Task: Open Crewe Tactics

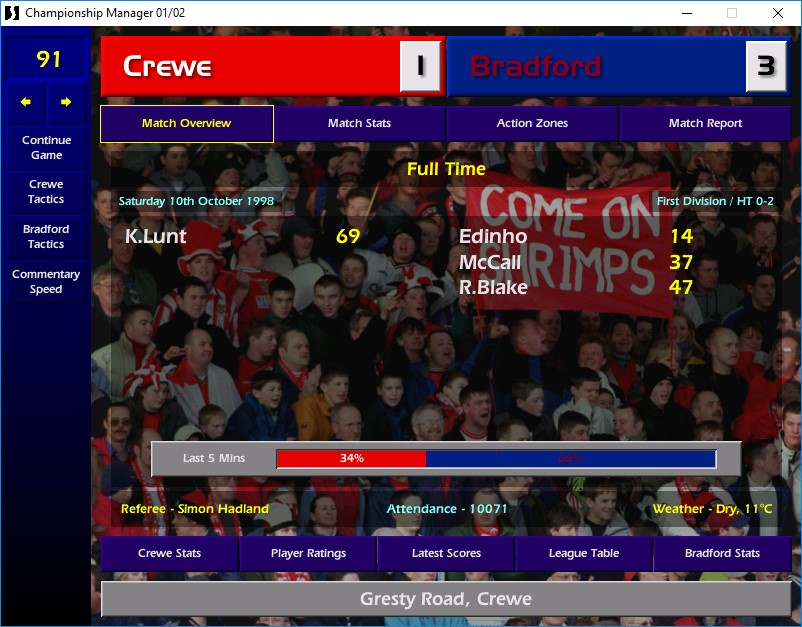Action: [x=46, y=192]
